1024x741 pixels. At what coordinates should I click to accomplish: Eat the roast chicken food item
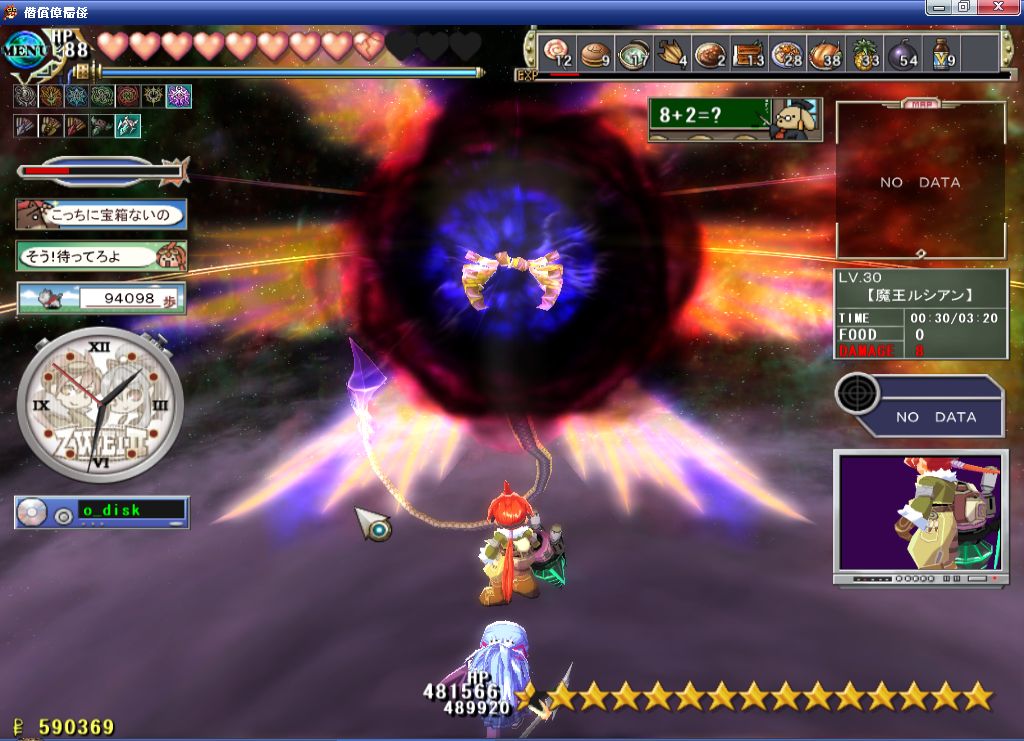(826, 52)
